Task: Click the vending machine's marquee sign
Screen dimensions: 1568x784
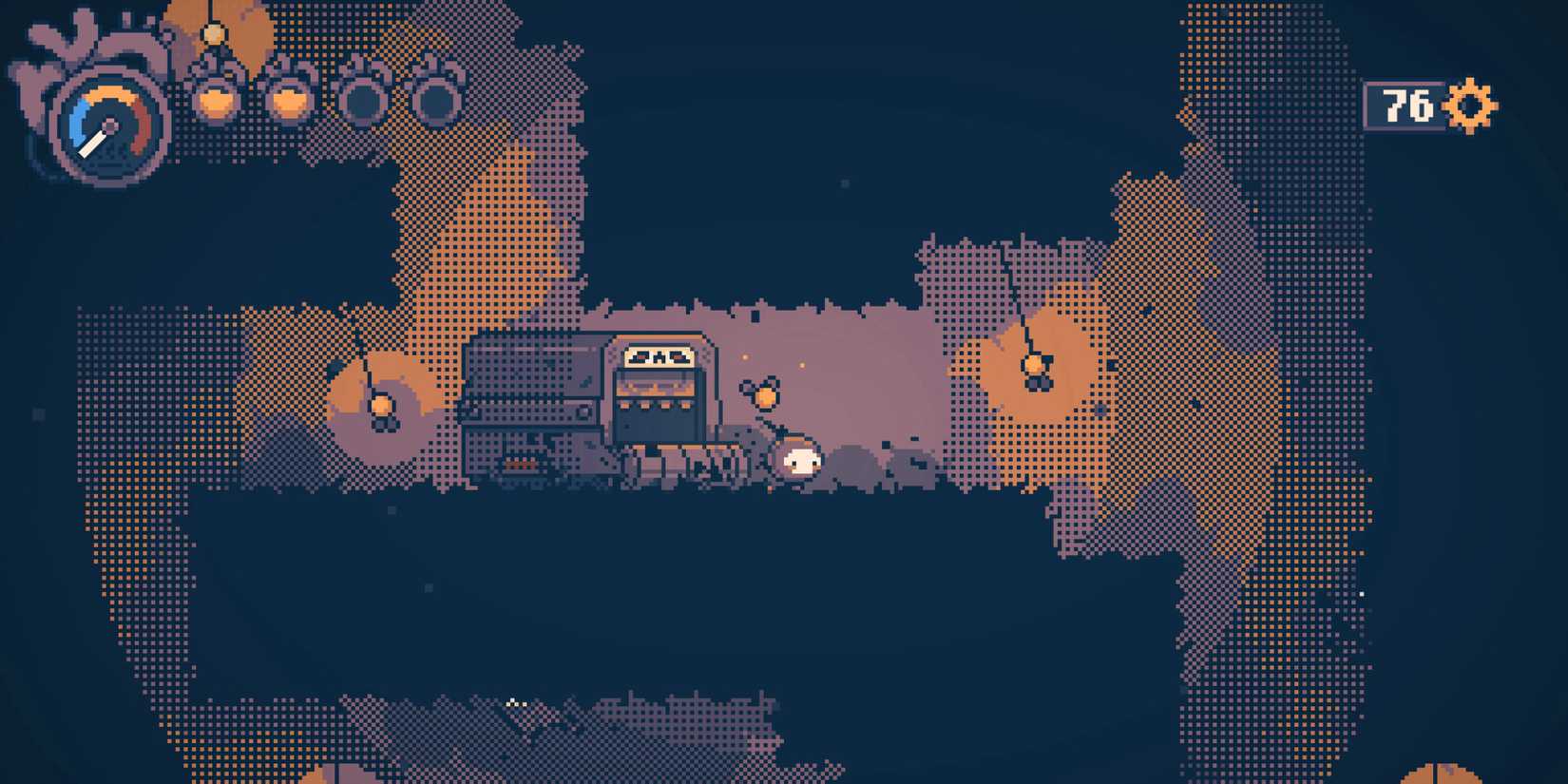Action: pos(660,357)
